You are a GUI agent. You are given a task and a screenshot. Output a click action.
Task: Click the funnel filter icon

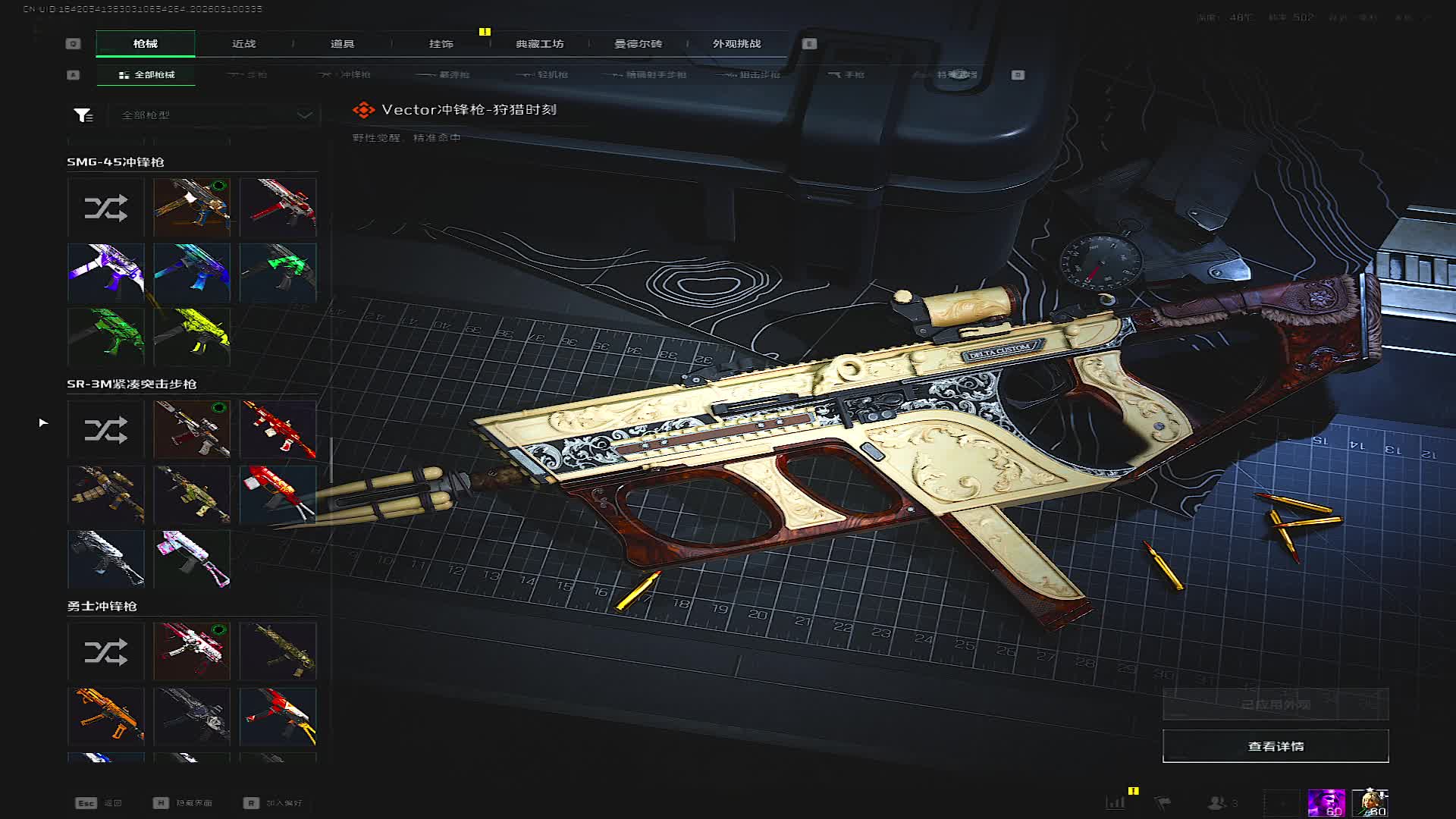pyautogui.click(x=83, y=115)
